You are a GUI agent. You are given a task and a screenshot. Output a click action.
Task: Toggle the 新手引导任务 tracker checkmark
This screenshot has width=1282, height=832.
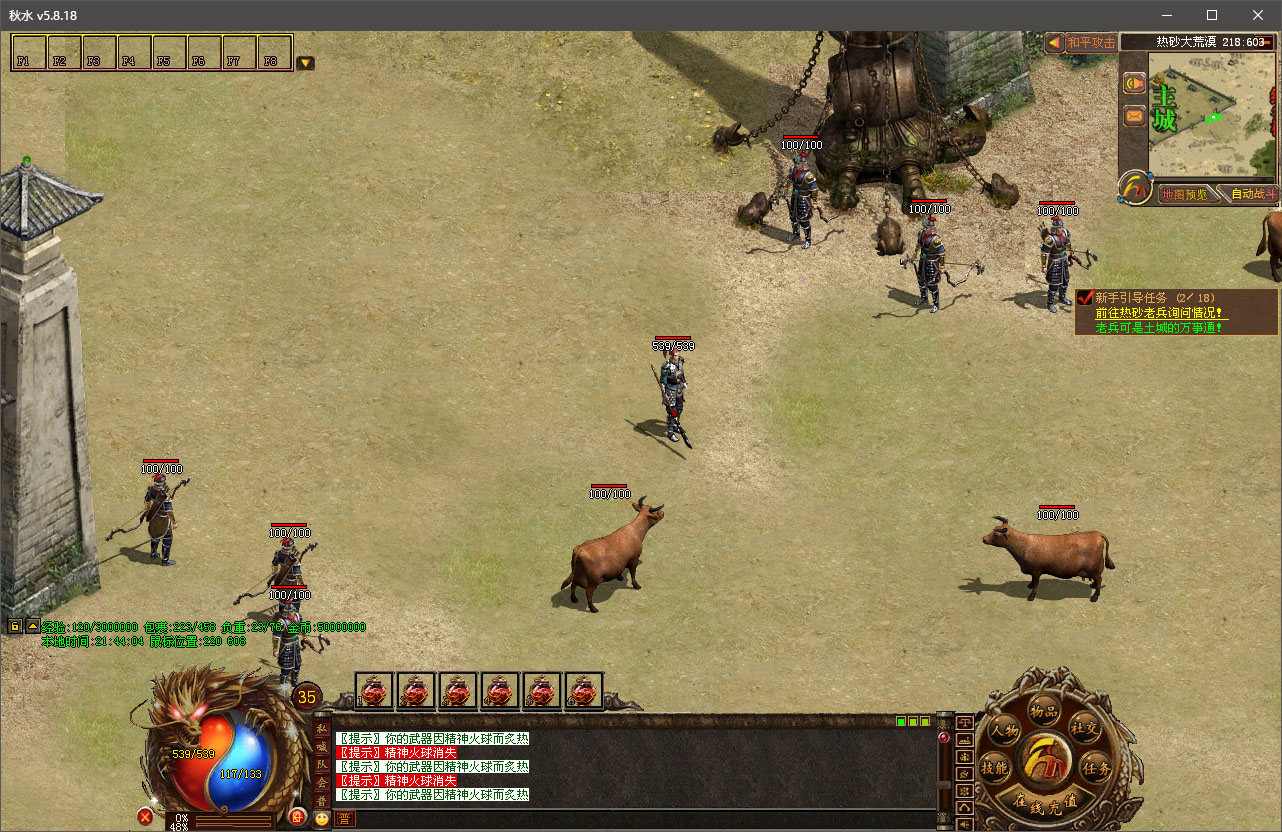tap(1084, 297)
